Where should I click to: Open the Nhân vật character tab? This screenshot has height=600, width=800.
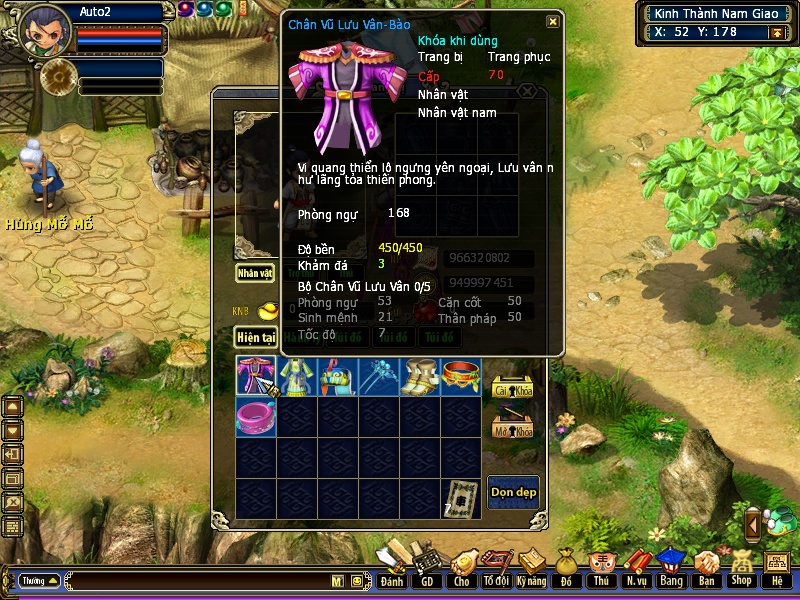tap(255, 272)
